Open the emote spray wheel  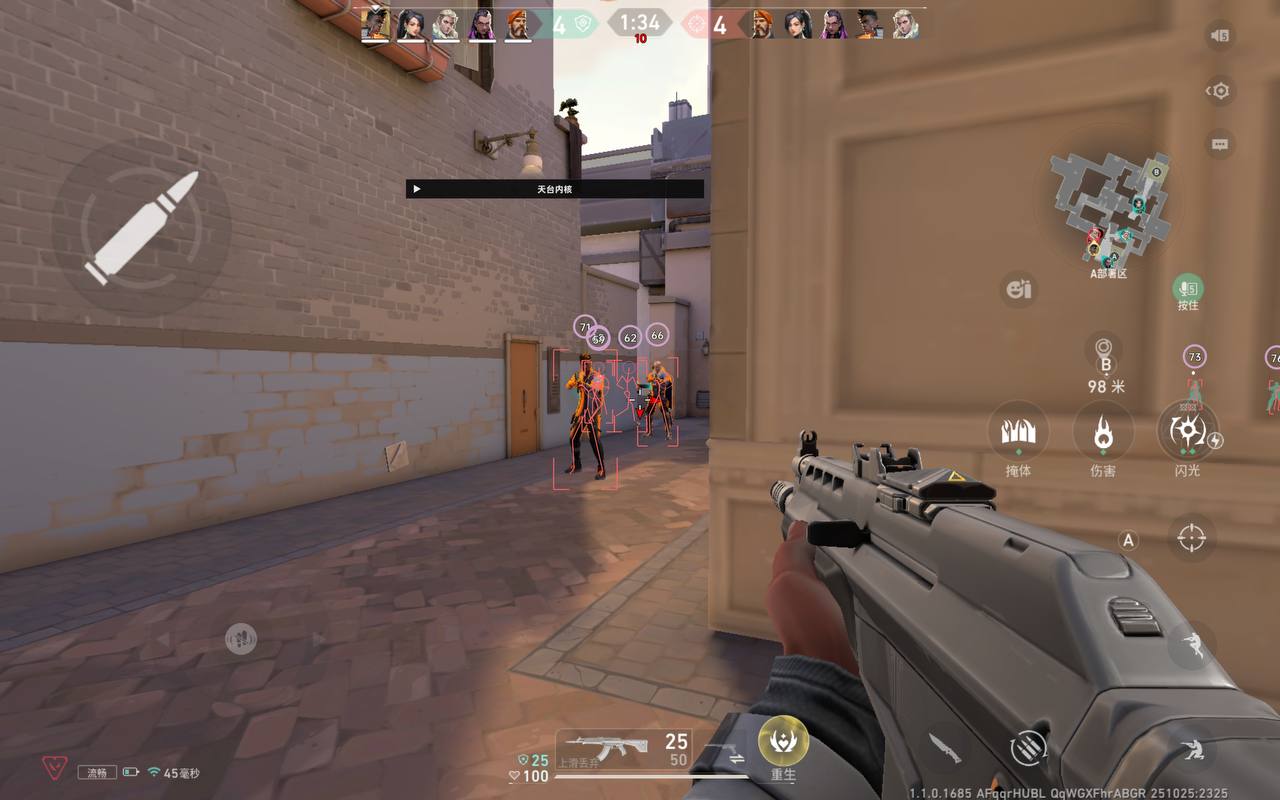(x=1019, y=290)
